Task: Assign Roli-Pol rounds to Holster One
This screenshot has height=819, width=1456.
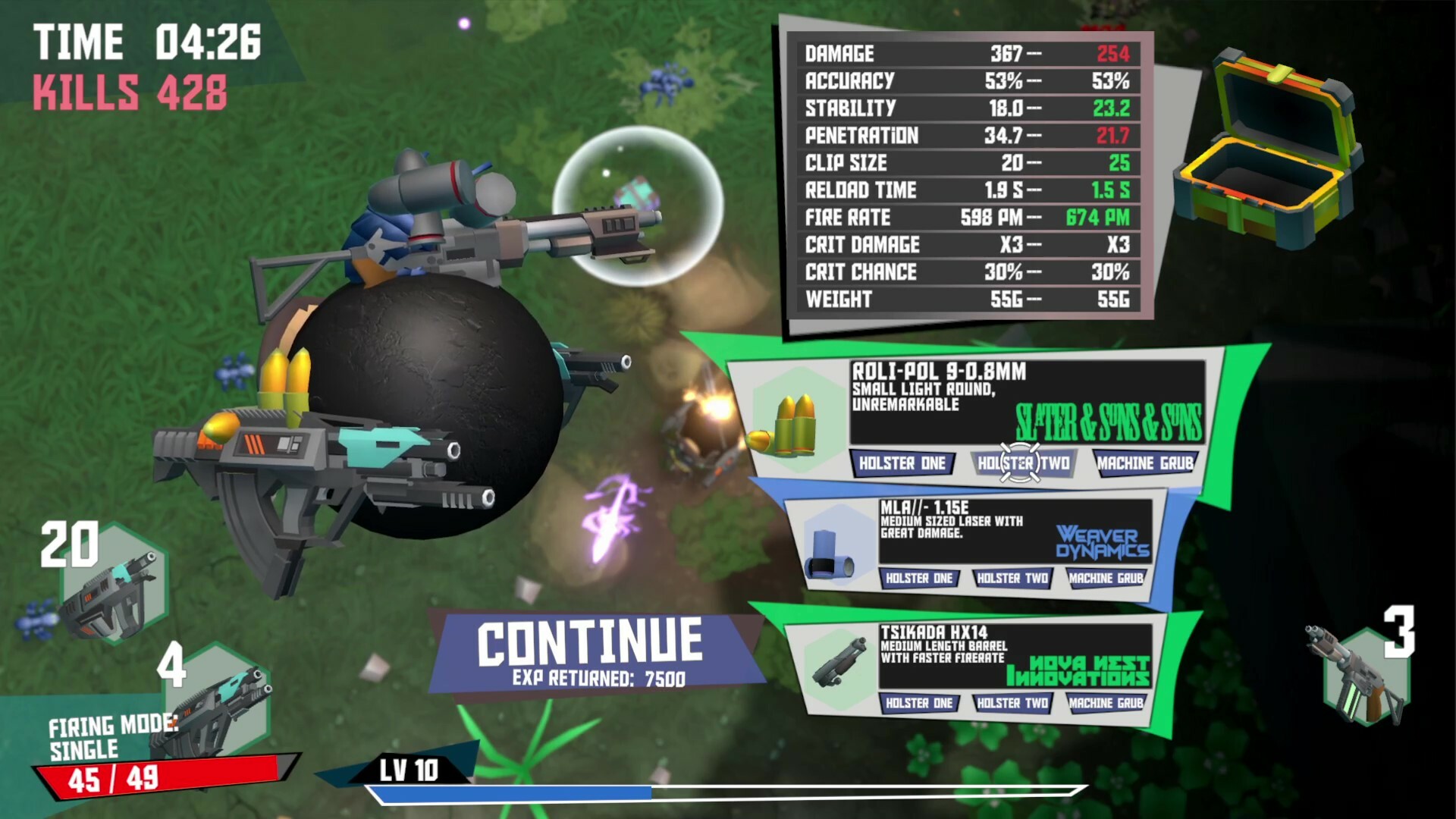Action: (902, 463)
